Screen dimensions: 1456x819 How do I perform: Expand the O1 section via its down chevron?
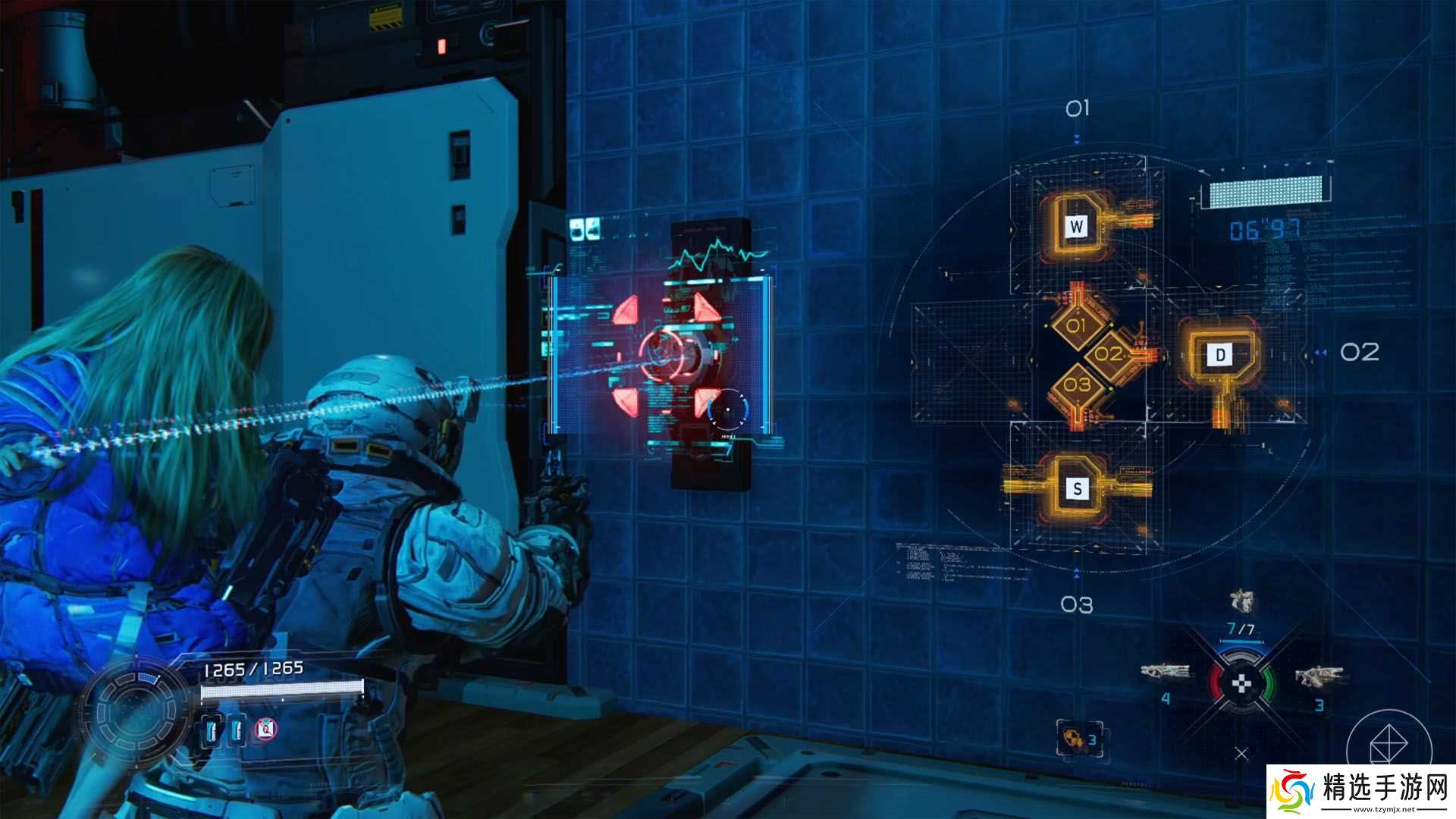1076,139
